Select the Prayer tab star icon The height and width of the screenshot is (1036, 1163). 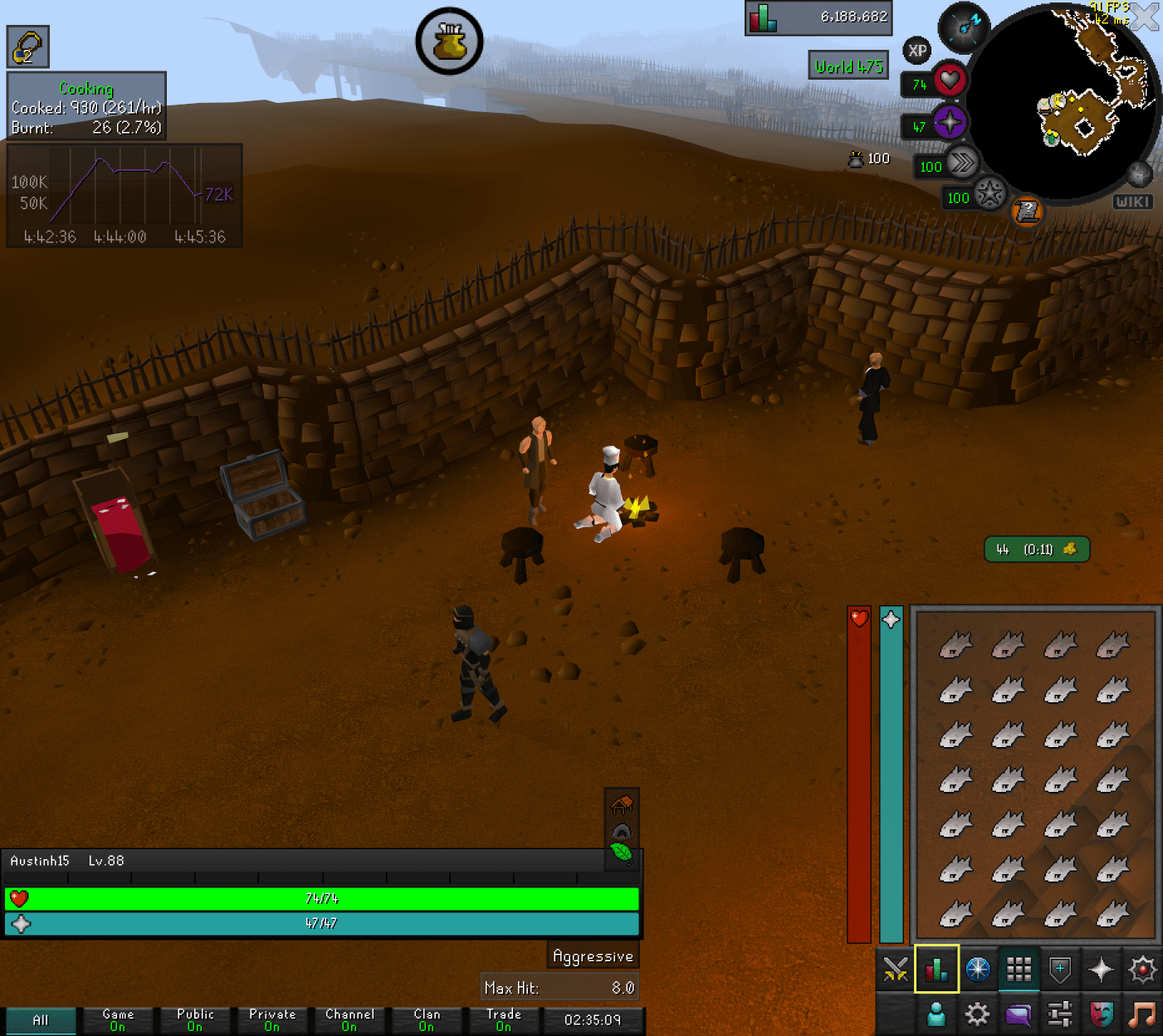(1102, 968)
